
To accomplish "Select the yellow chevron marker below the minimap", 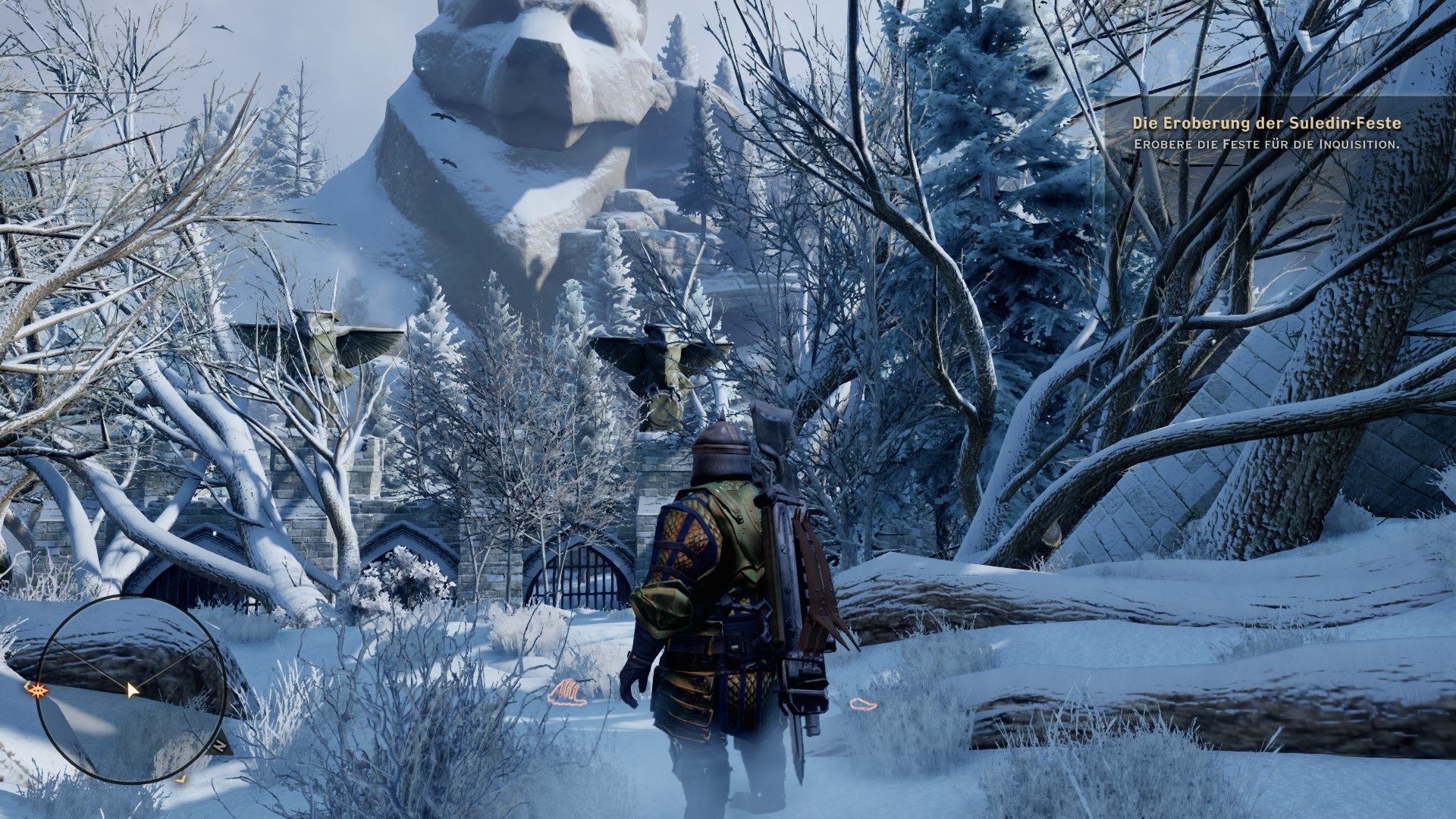I will pyautogui.click(x=180, y=778).
